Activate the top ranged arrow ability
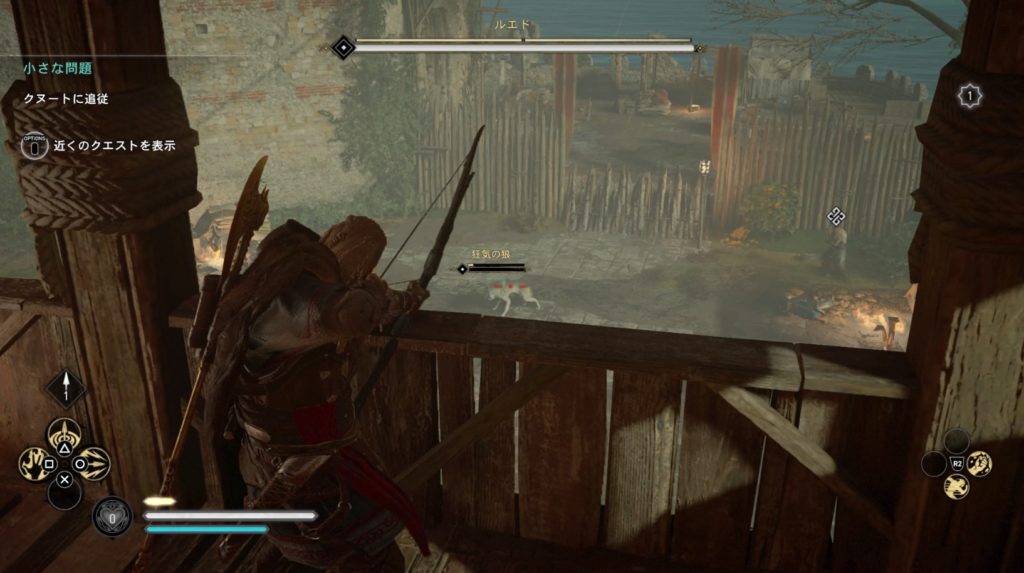 [66, 435]
